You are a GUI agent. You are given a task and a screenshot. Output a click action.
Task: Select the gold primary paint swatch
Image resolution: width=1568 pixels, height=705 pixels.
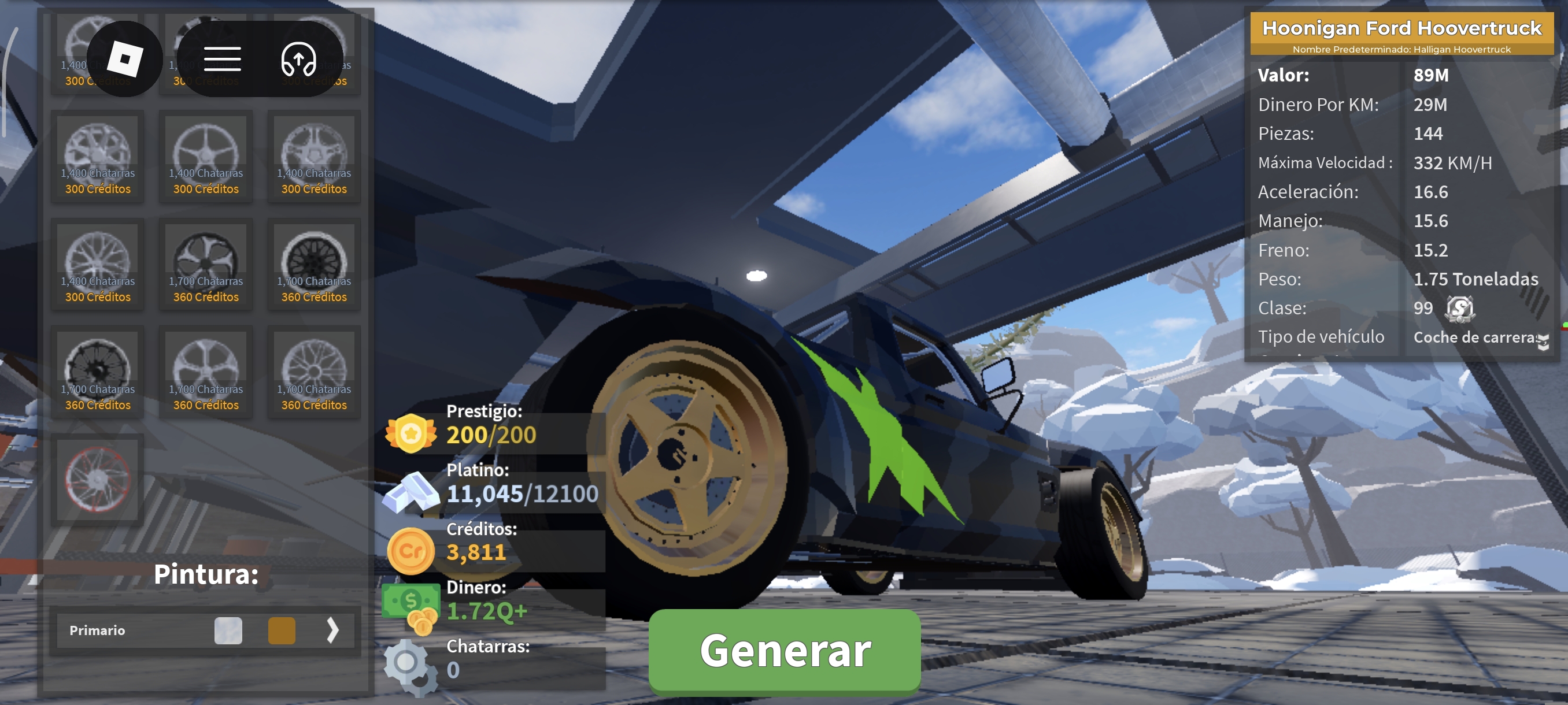[282, 630]
